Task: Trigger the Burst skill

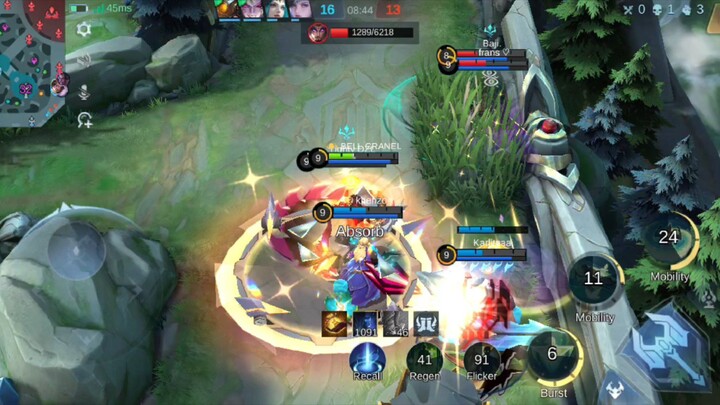Action: [x=553, y=356]
